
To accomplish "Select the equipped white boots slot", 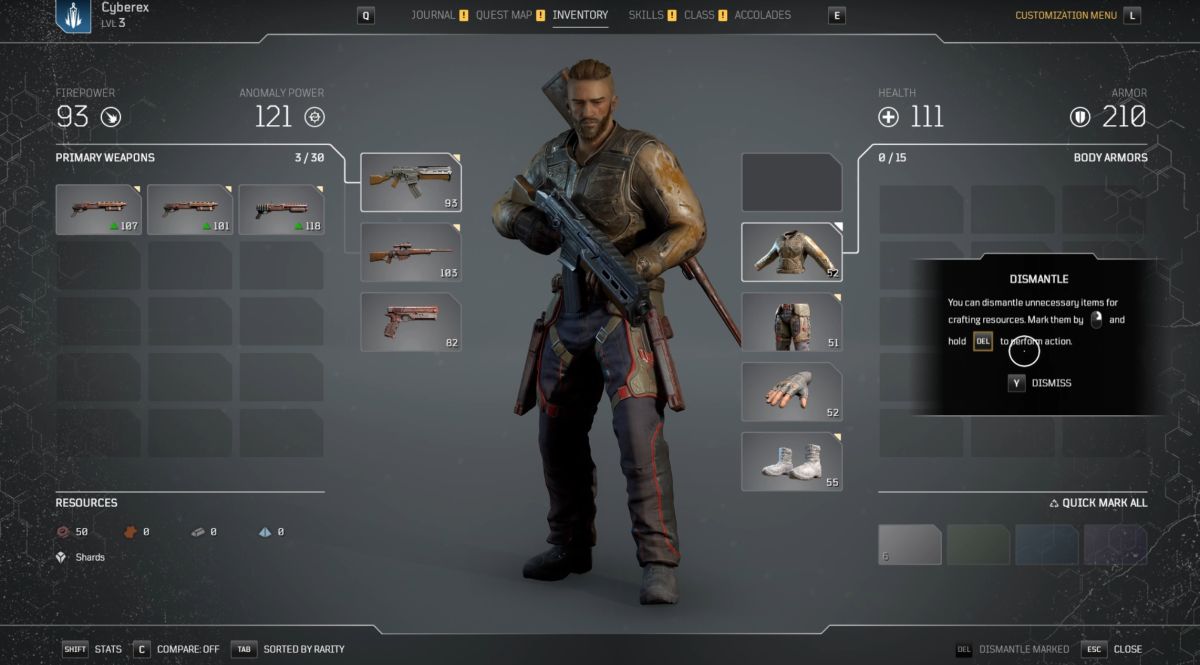I will tap(791, 462).
